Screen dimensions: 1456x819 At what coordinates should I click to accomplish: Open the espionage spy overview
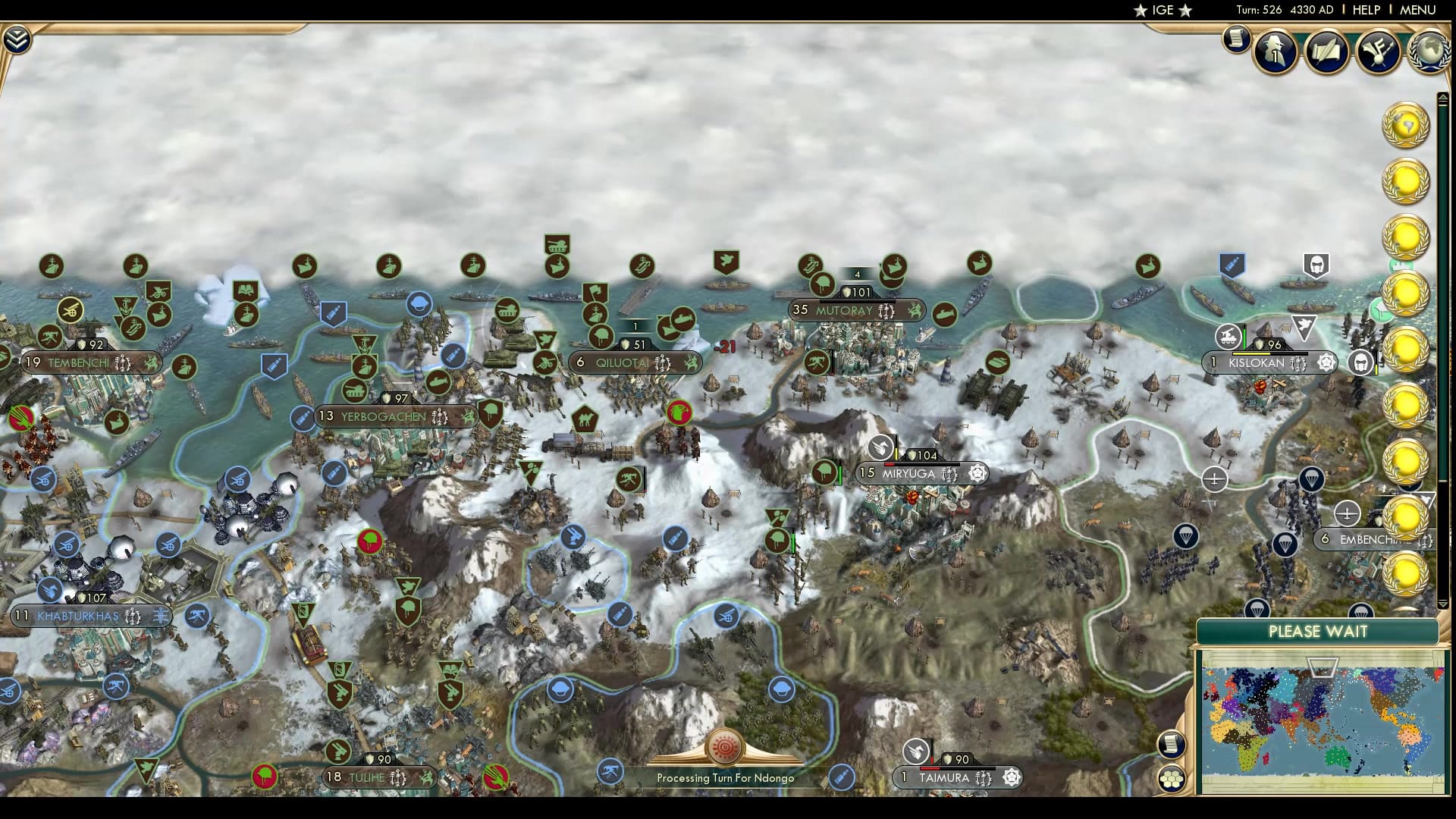1276,52
